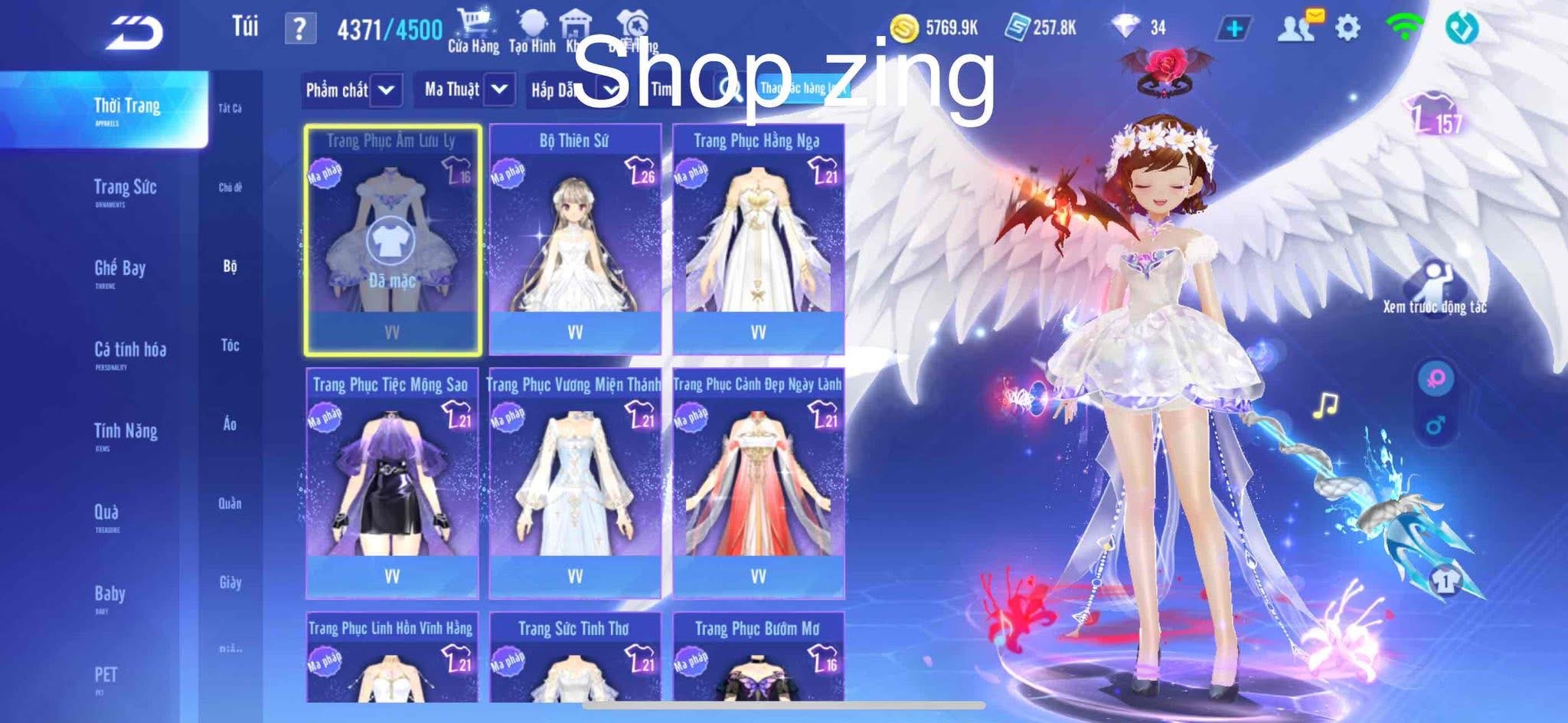Pick the Trang Phục Cảnh Đẹp Ngày Lành outfit
The image size is (1568, 723).
tap(758, 483)
